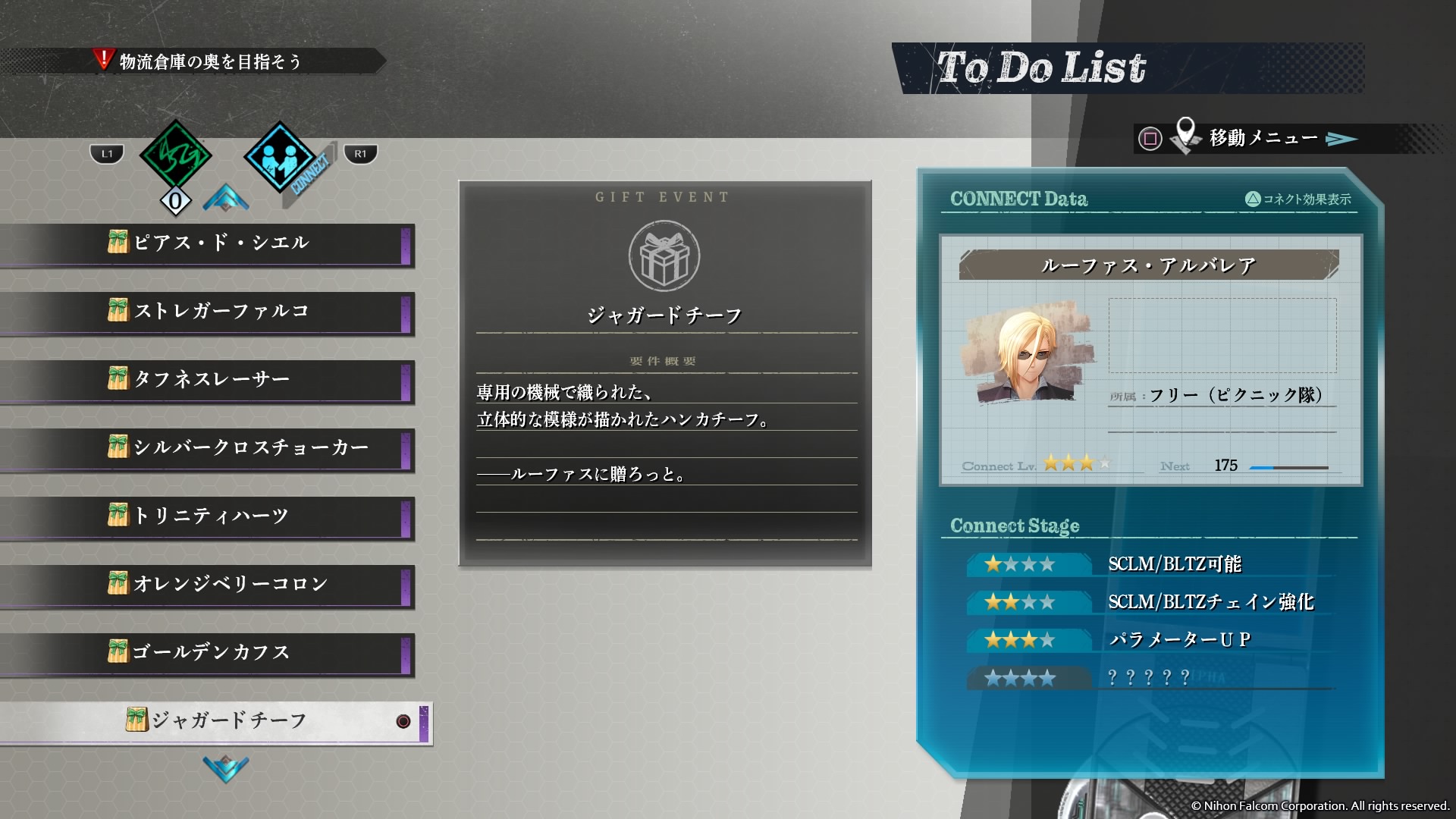The image size is (1456, 819).
Task: Click the up arrow above the list
Action: click(225, 198)
